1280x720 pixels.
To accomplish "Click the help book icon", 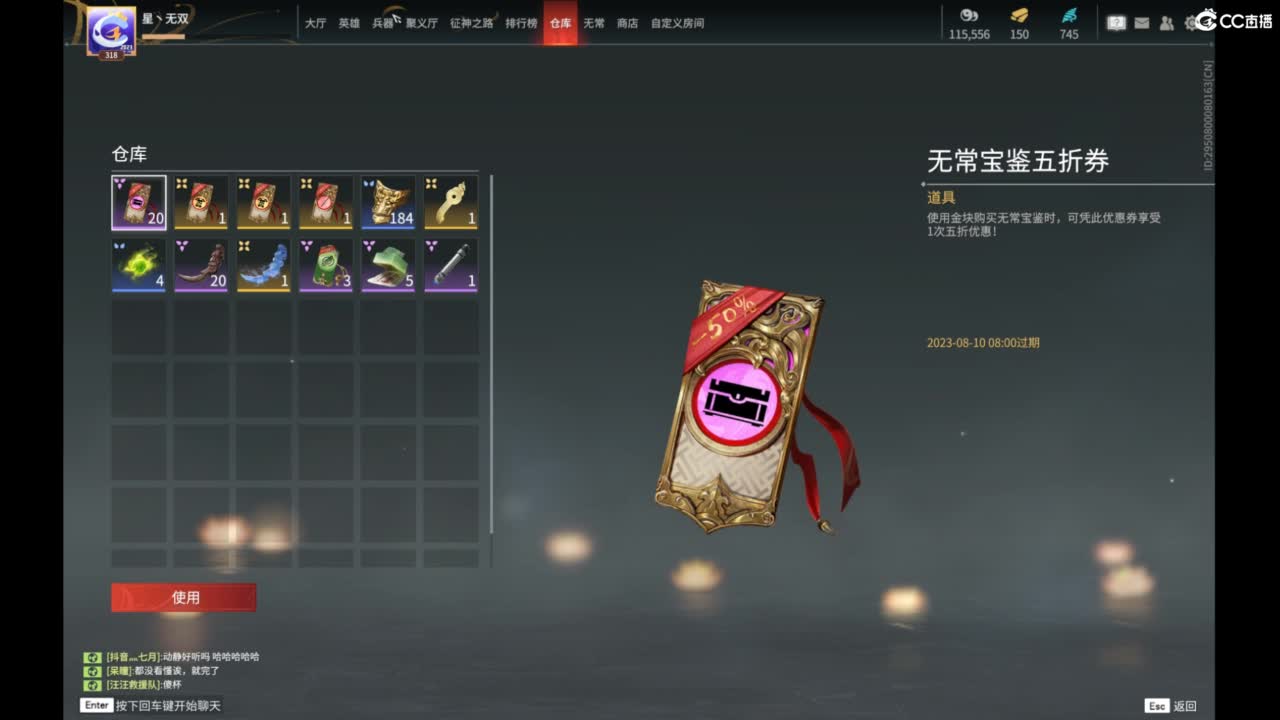I will click(1116, 22).
